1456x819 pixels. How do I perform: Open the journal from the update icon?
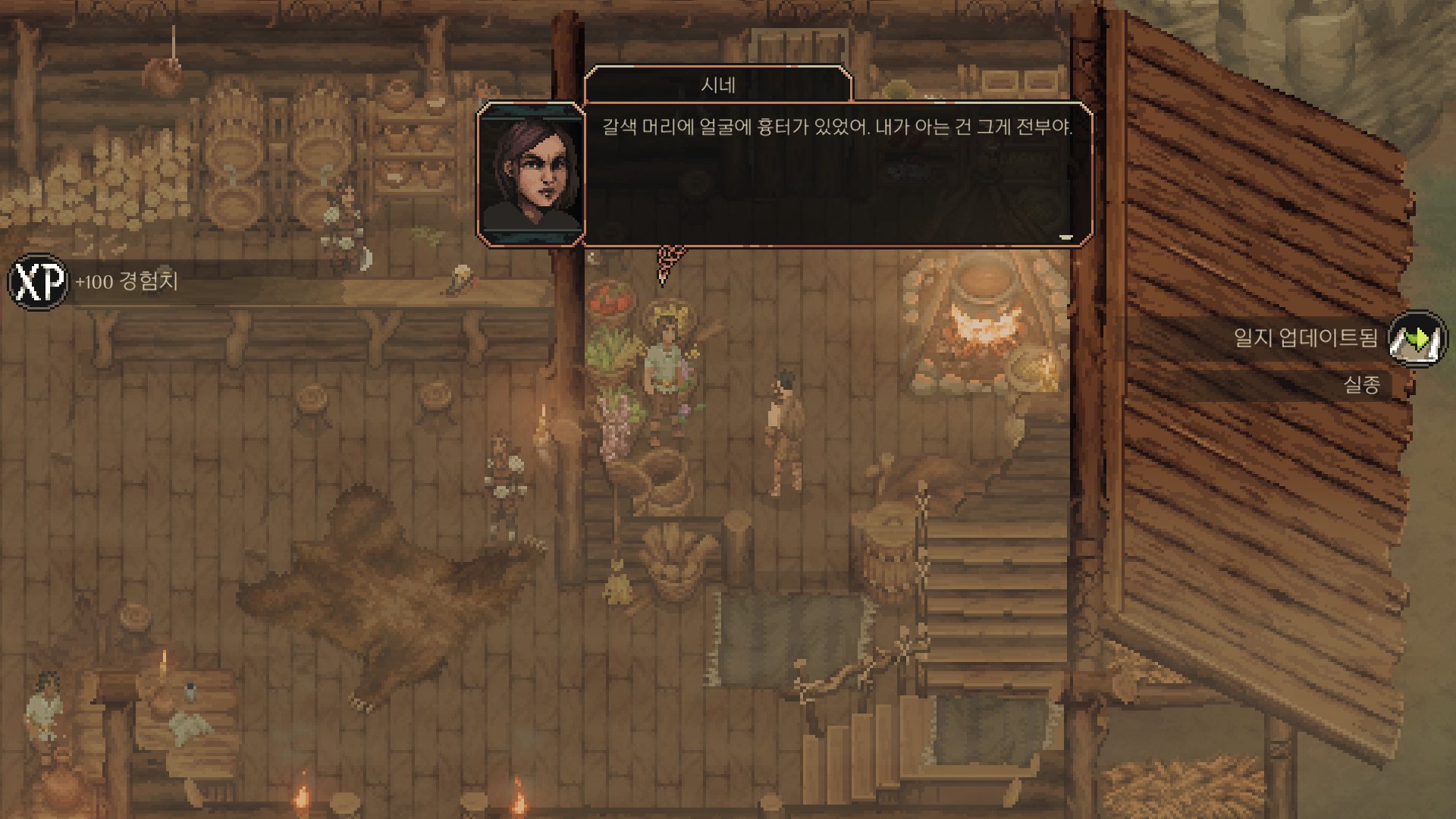pyautogui.click(x=1417, y=338)
